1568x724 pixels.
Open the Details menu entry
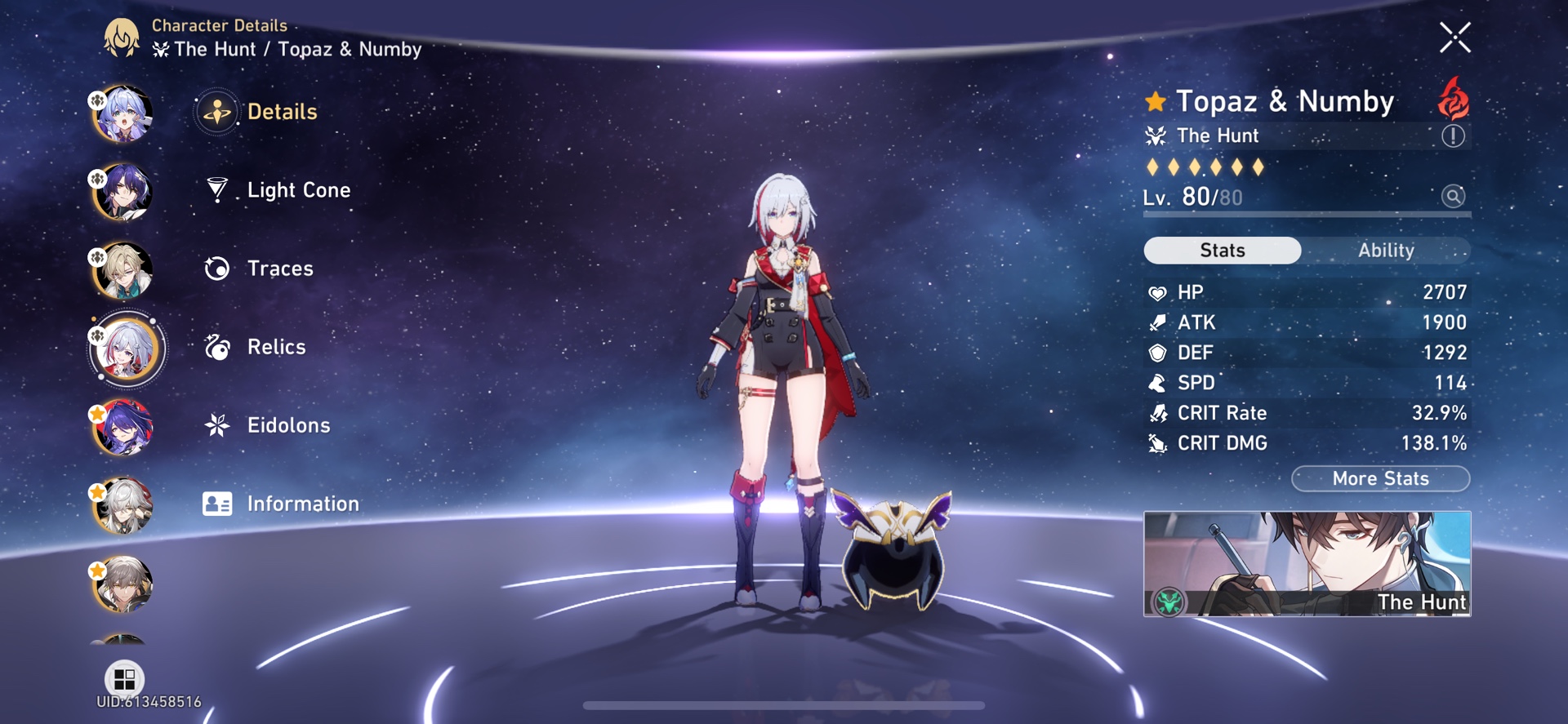point(283,111)
